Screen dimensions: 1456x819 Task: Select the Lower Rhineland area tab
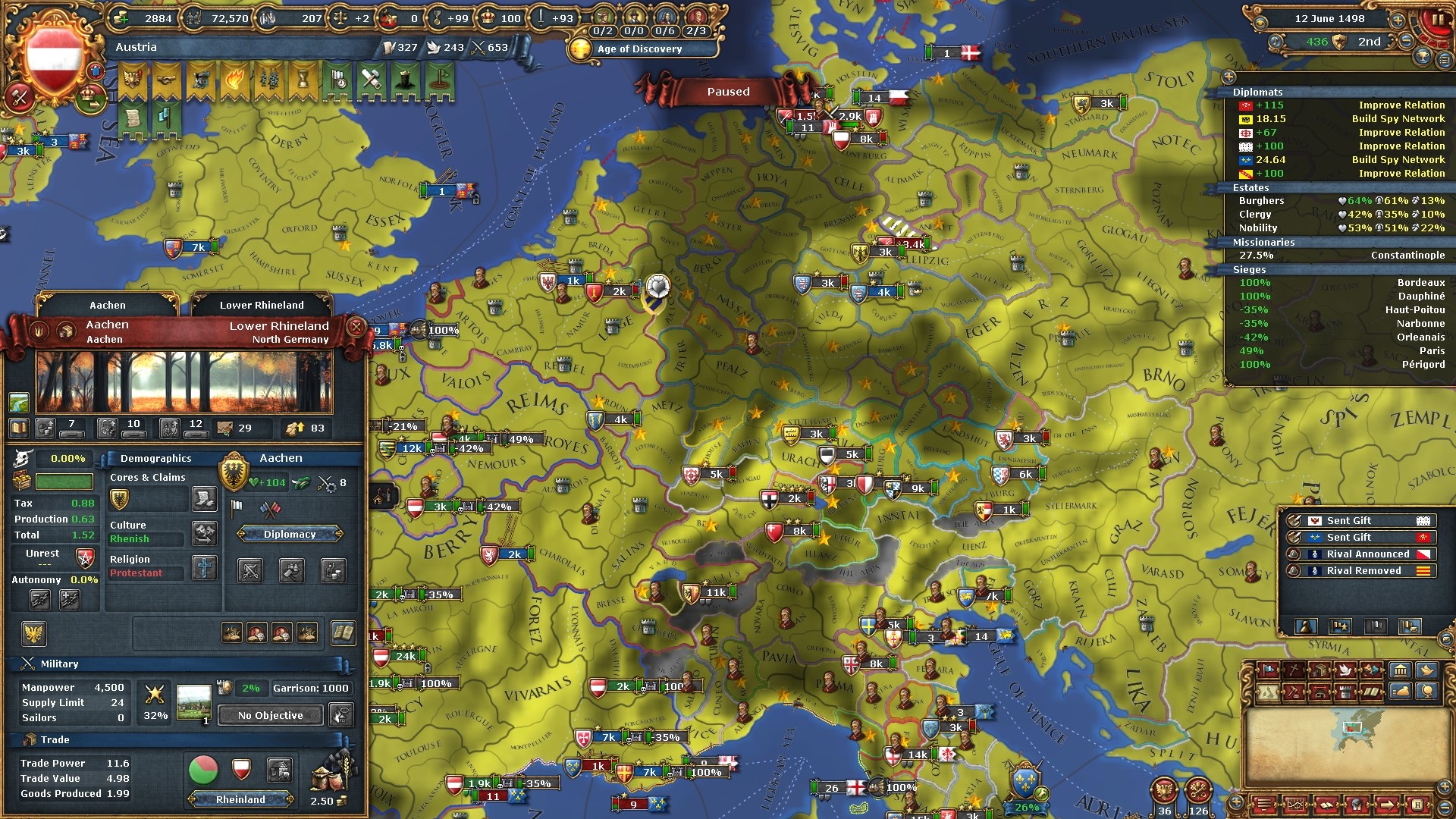(x=262, y=305)
